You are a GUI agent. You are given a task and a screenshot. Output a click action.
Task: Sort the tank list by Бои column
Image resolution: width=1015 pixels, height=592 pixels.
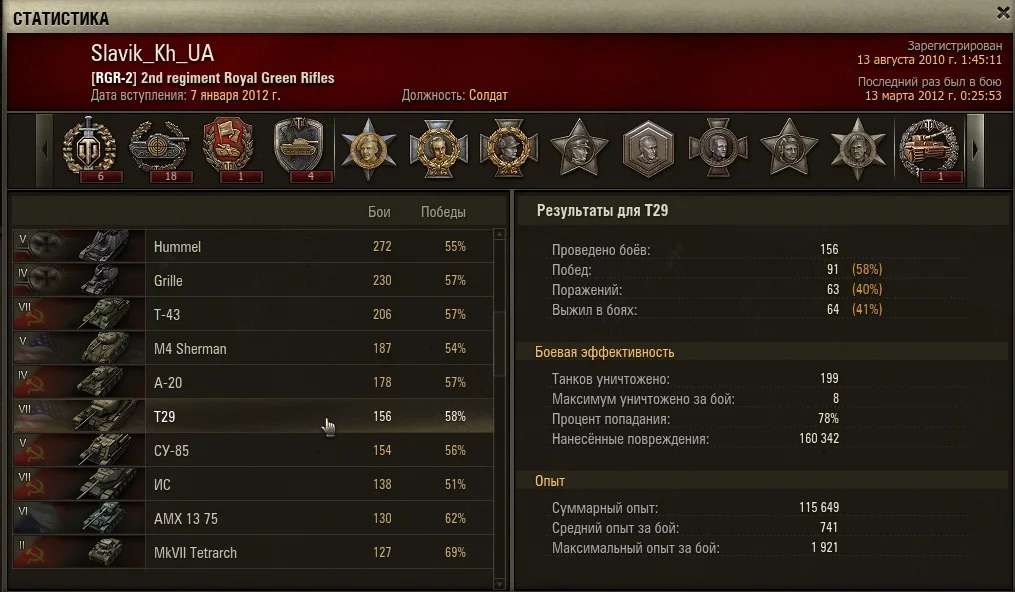379,212
